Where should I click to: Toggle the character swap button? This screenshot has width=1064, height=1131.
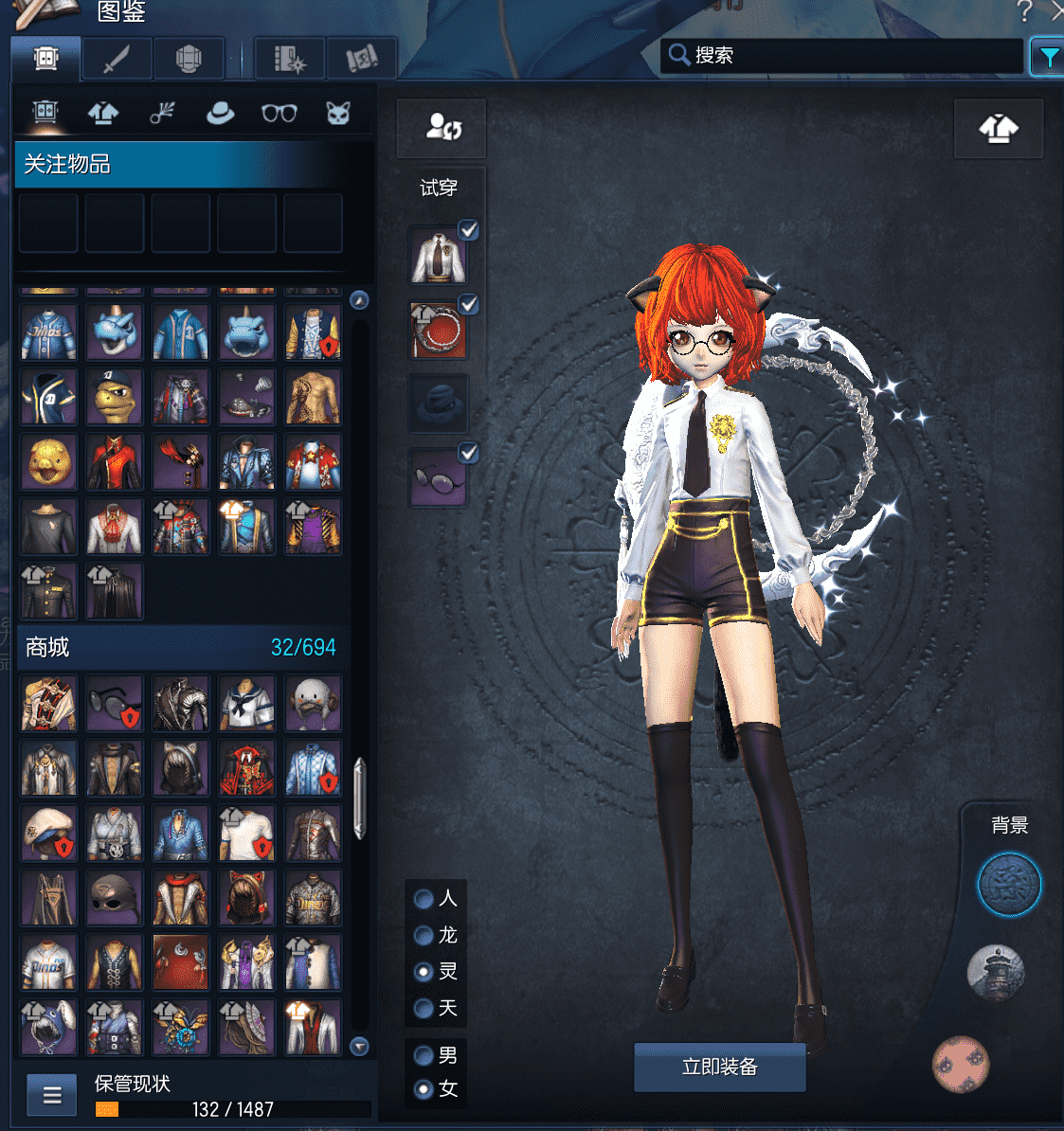point(442,127)
